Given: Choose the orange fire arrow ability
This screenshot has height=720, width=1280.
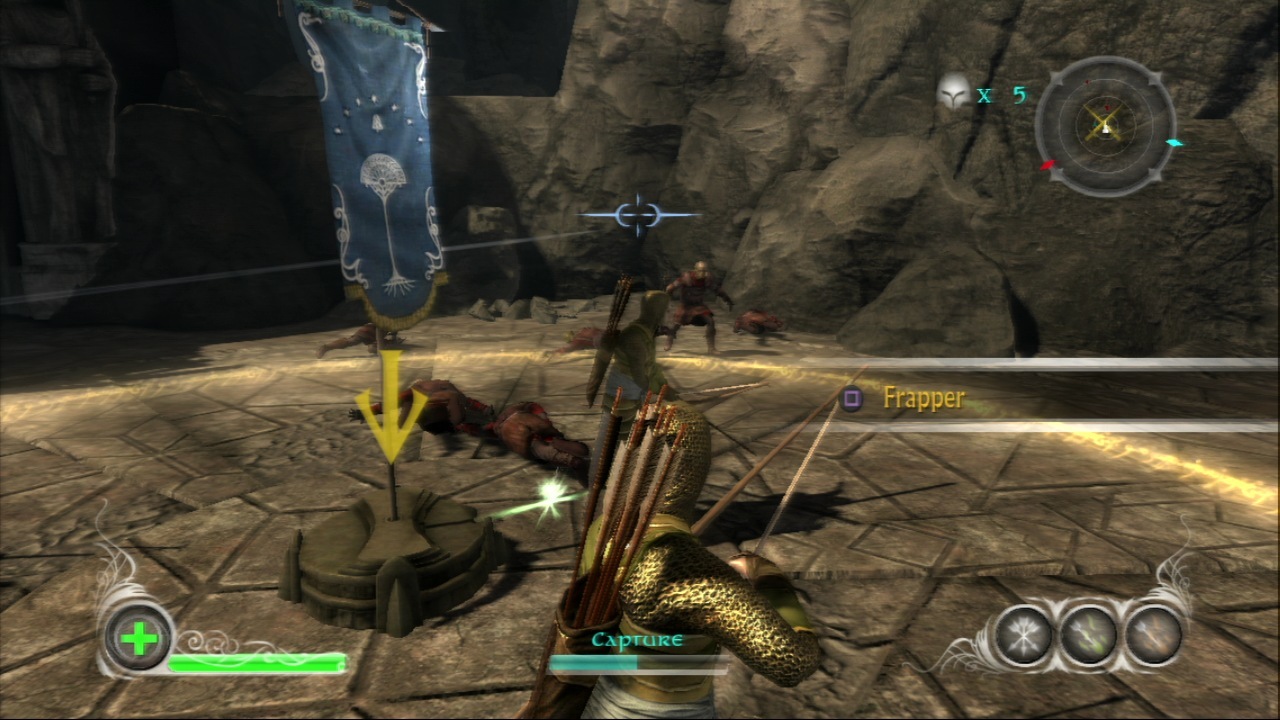Looking at the screenshot, I should point(1153,636).
